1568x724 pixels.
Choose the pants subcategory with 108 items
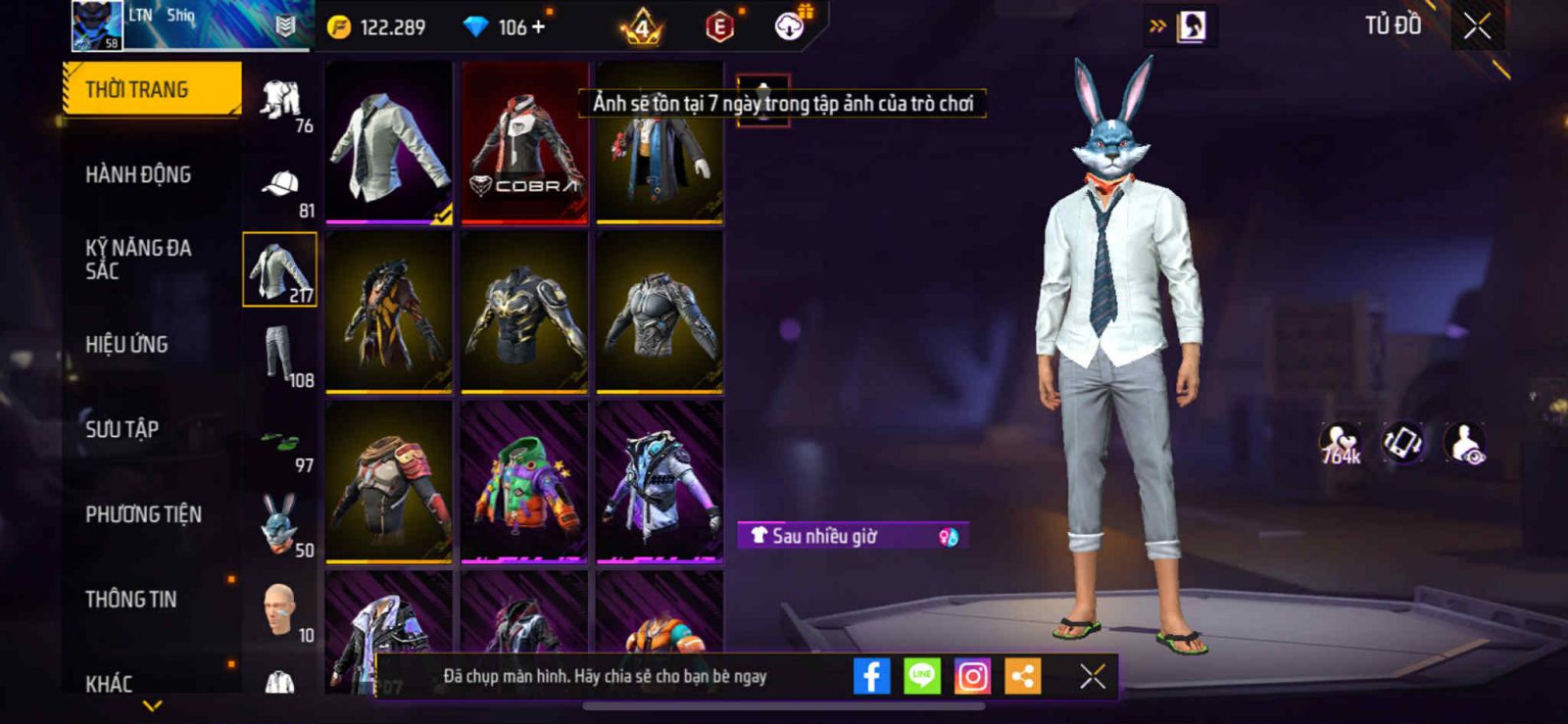point(280,356)
